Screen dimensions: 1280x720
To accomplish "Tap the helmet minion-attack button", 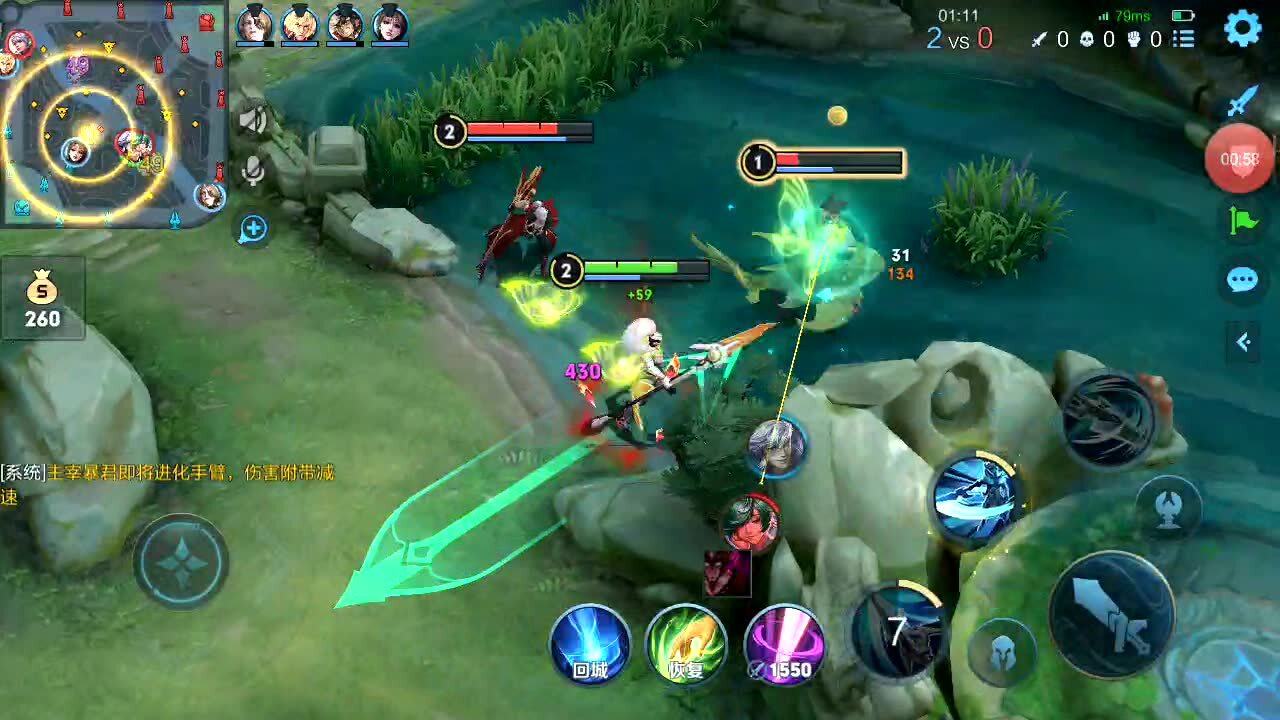I will point(1002,652).
